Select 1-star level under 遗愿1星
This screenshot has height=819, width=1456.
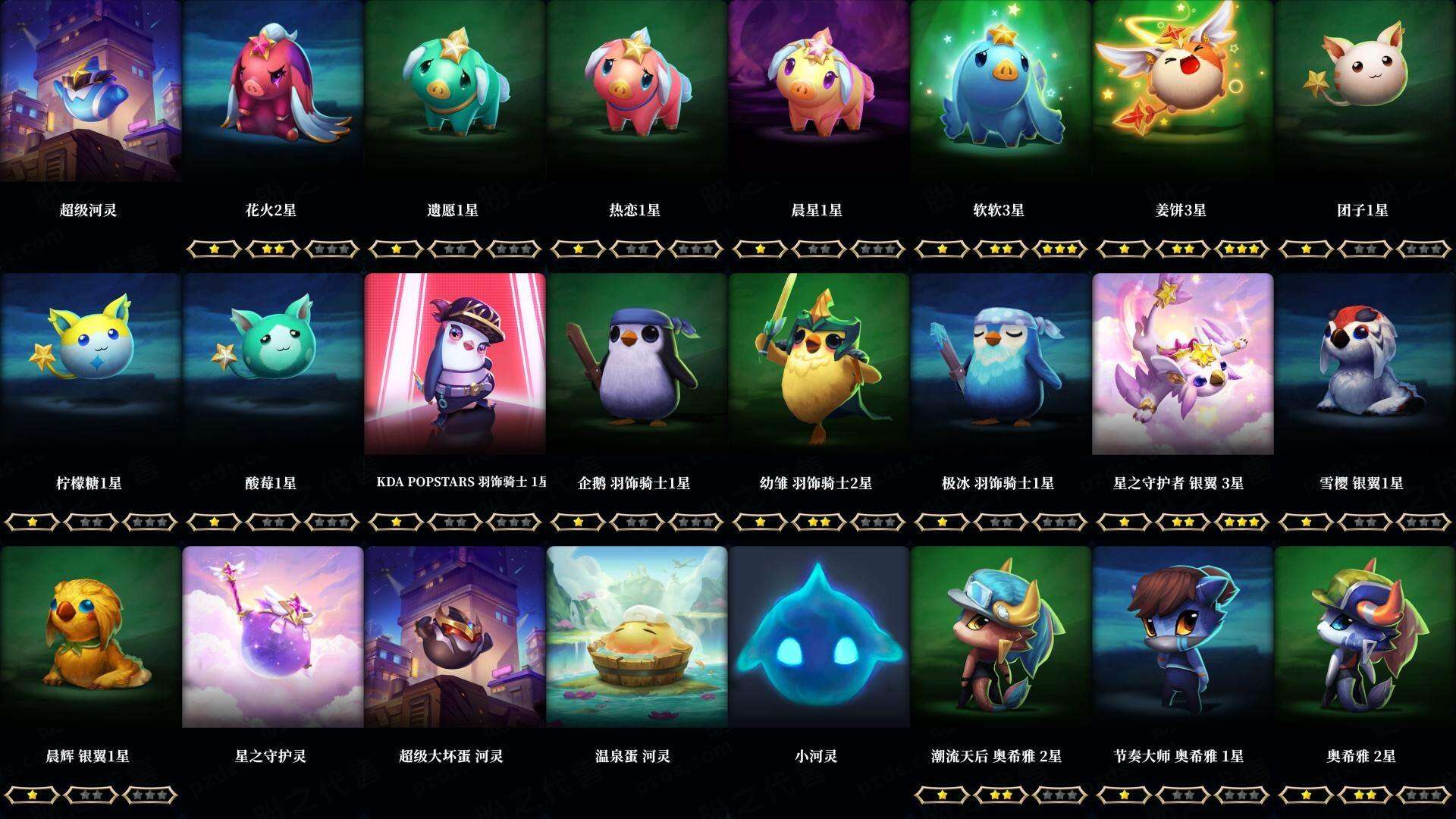tap(396, 248)
